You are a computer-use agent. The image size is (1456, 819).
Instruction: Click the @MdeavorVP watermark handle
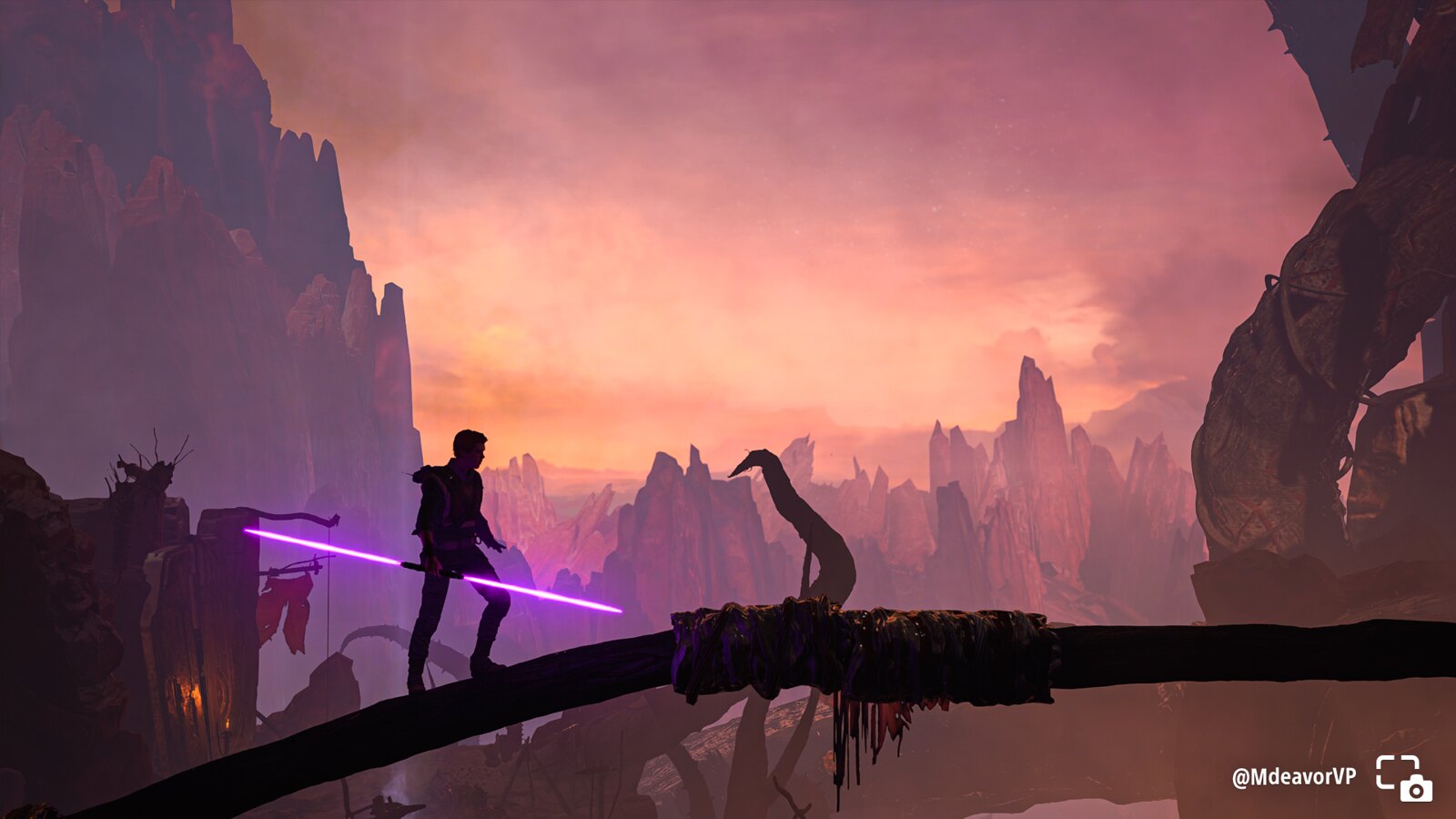point(1293,776)
